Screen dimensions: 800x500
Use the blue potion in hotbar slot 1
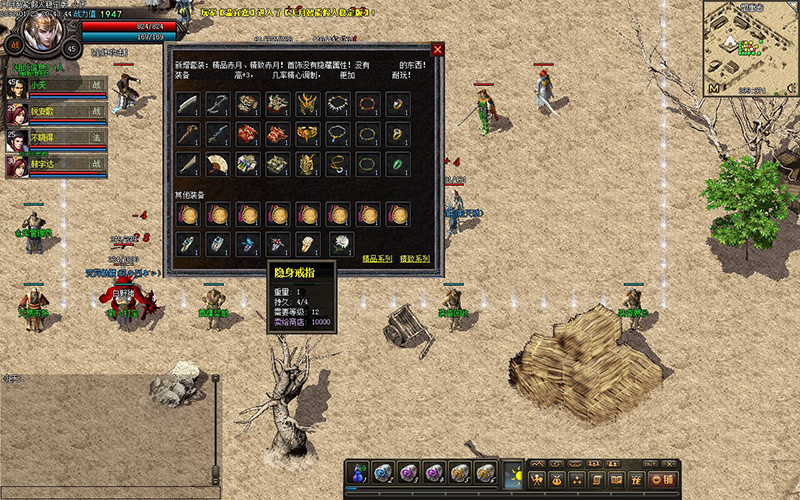pyautogui.click(x=359, y=472)
